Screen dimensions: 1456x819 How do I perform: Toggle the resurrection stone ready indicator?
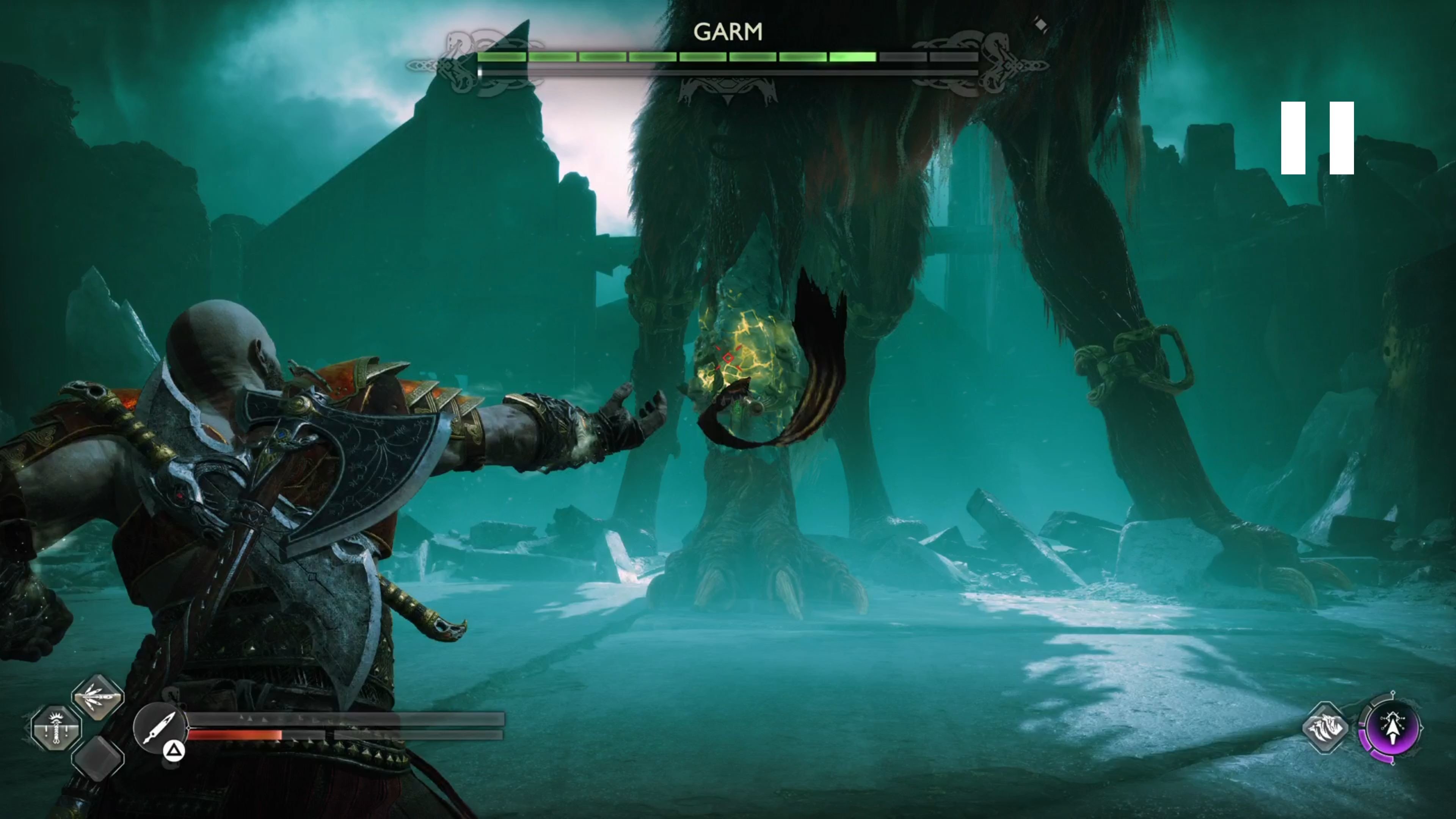point(56,729)
